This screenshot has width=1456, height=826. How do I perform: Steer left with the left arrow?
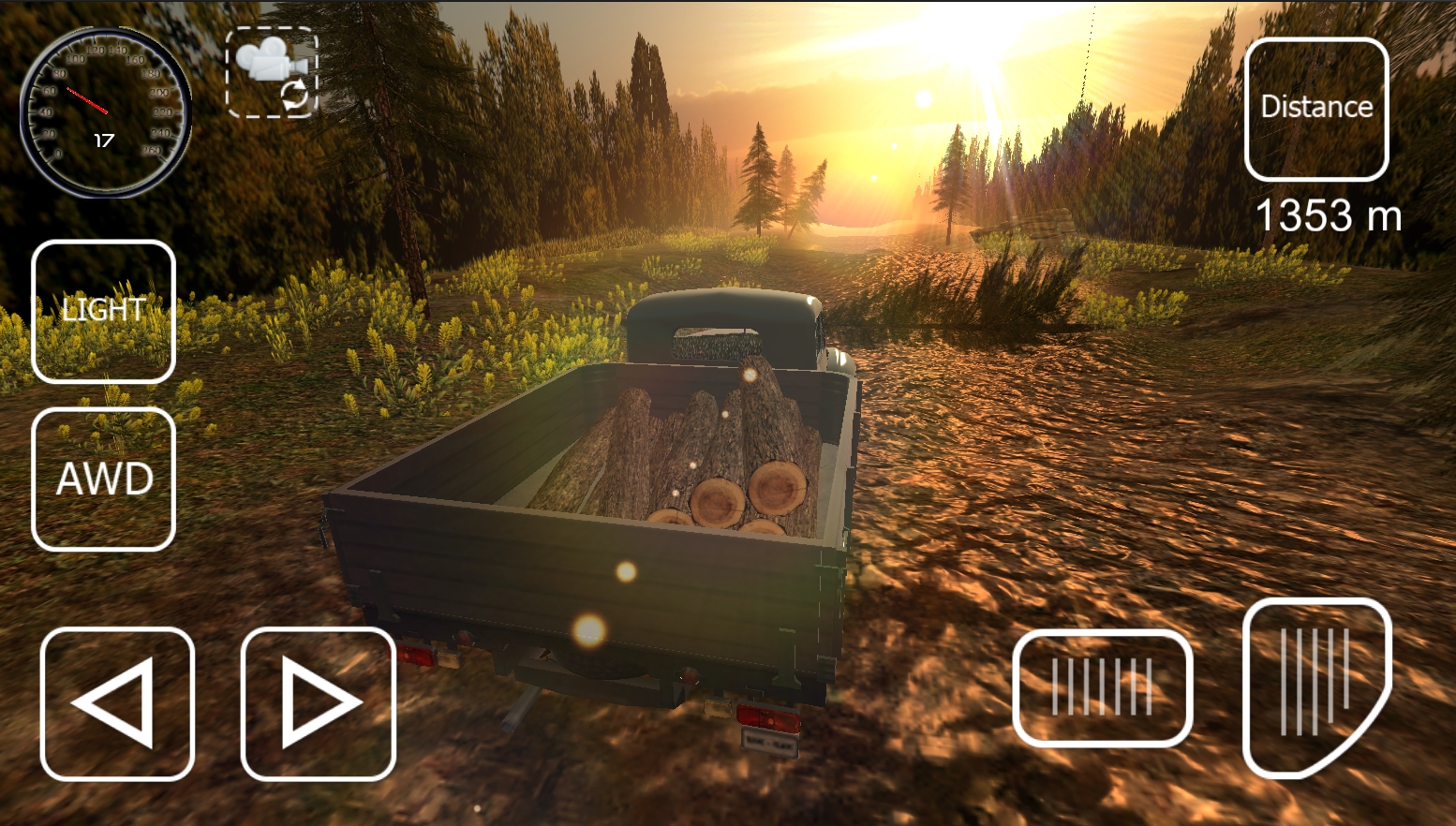(x=117, y=703)
